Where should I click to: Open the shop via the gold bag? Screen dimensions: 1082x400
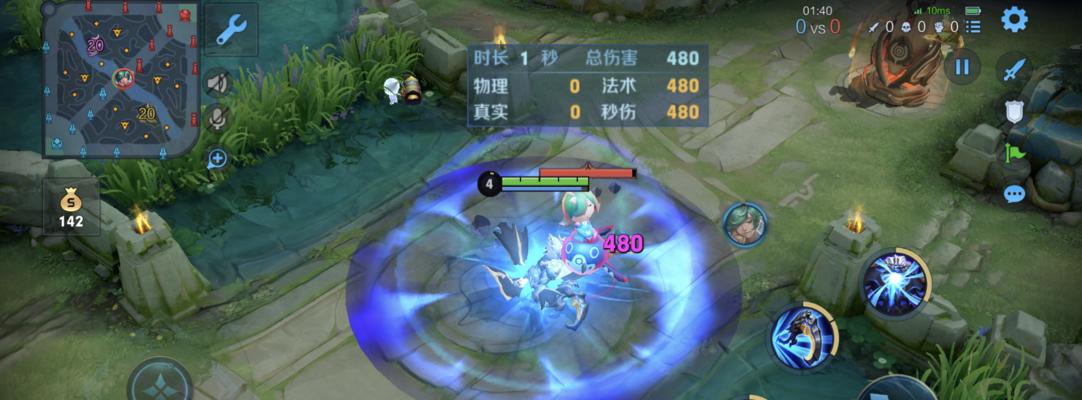(71, 206)
